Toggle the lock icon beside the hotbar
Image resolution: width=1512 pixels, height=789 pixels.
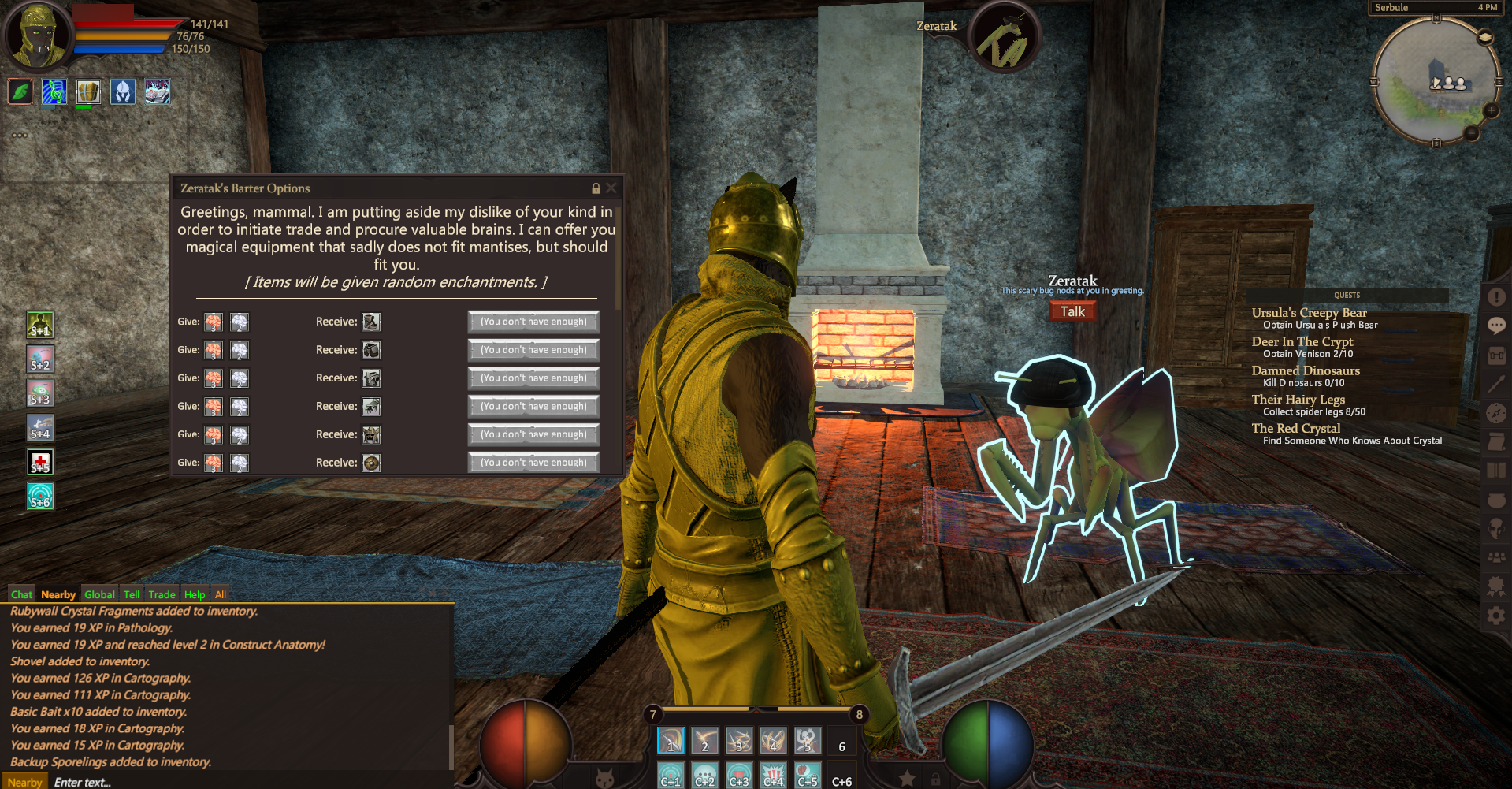point(937,780)
